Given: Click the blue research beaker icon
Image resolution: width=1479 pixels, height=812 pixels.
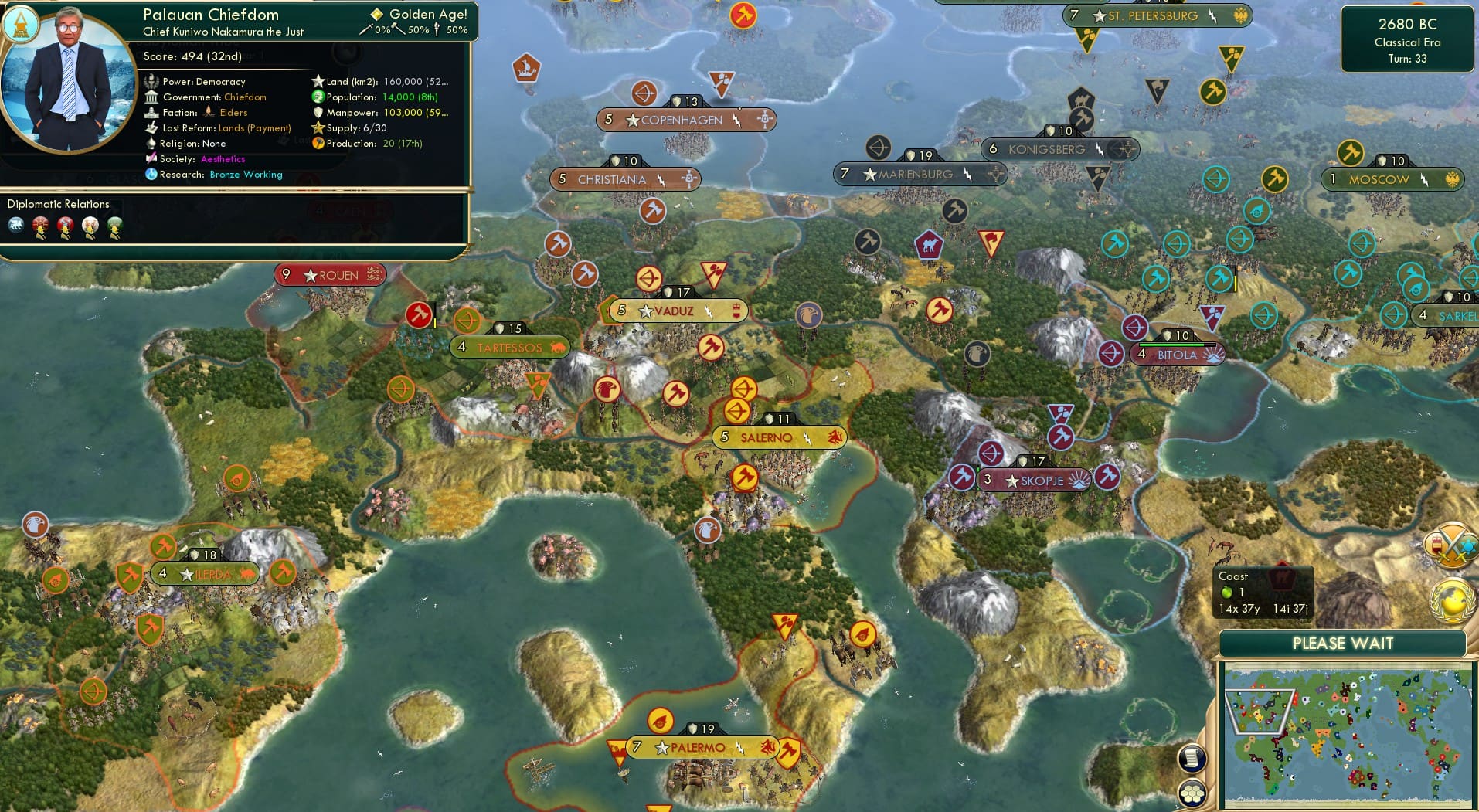Looking at the screenshot, I should tap(151, 175).
